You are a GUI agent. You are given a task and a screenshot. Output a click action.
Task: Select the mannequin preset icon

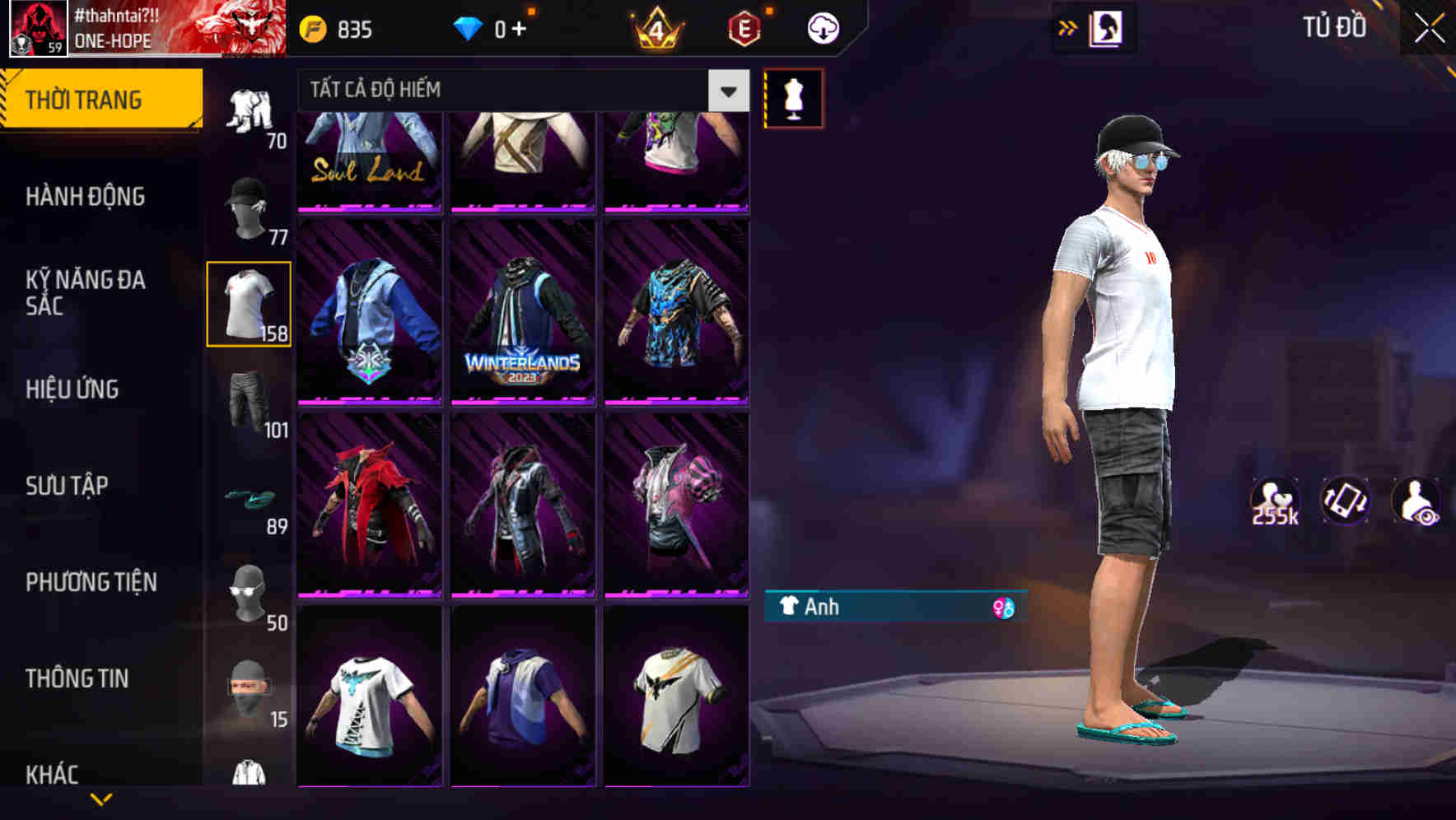coord(793,97)
